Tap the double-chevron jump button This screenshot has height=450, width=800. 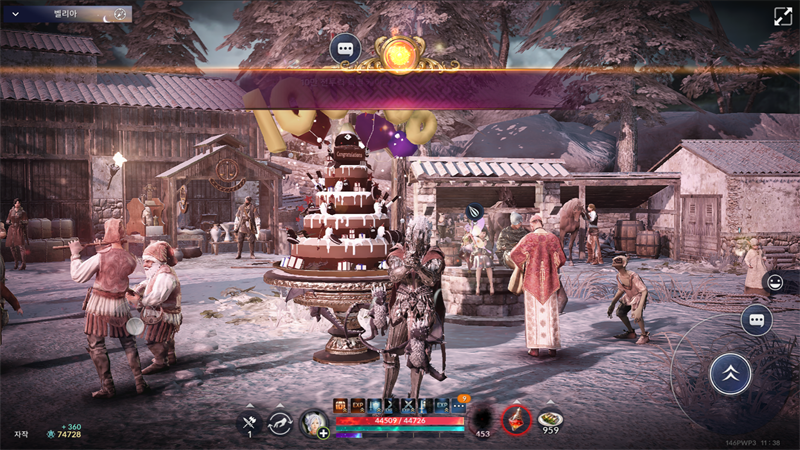(x=730, y=374)
